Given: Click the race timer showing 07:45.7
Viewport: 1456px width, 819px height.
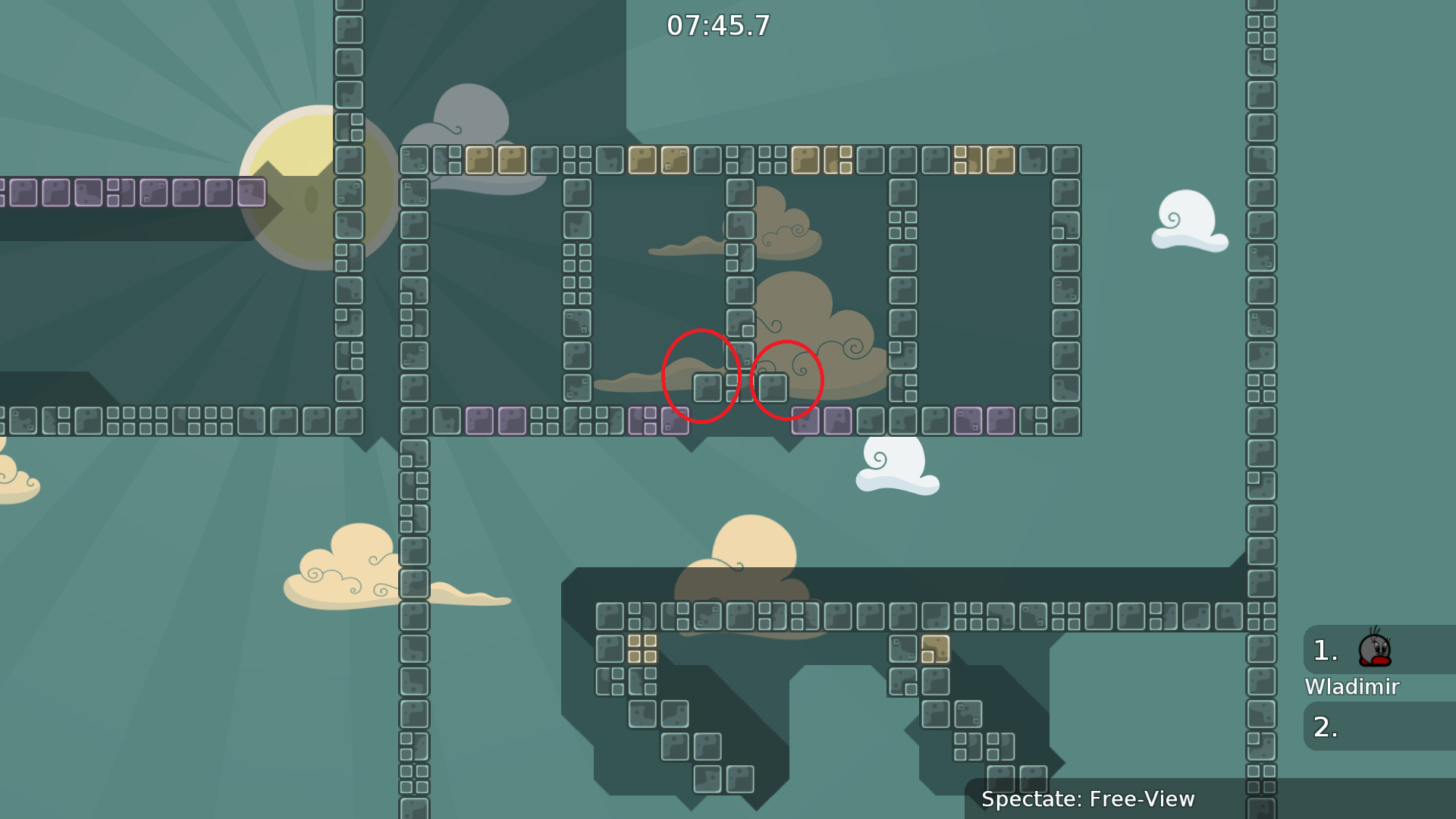Looking at the screenshot, I should (x=716, y=25).
